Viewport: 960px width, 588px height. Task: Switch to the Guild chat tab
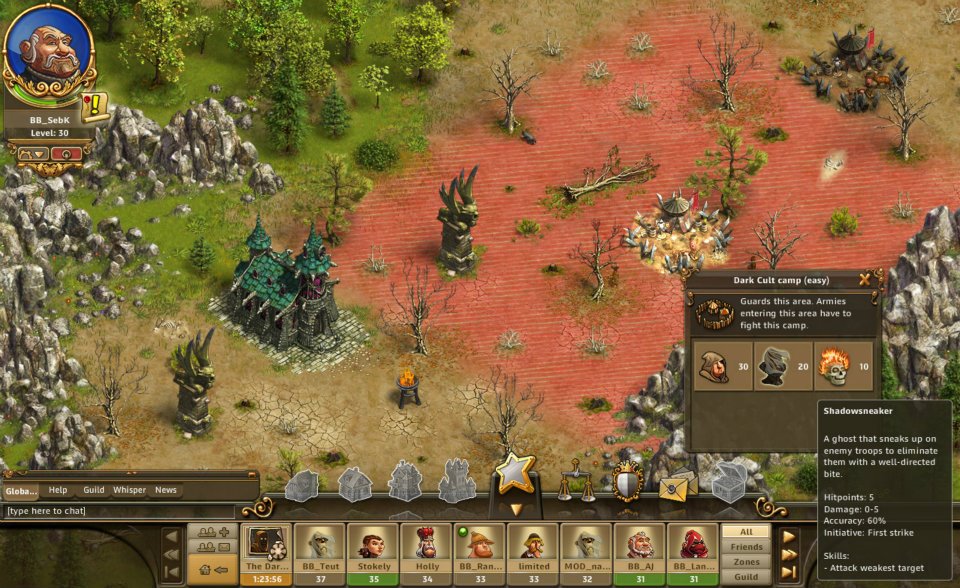94,490
